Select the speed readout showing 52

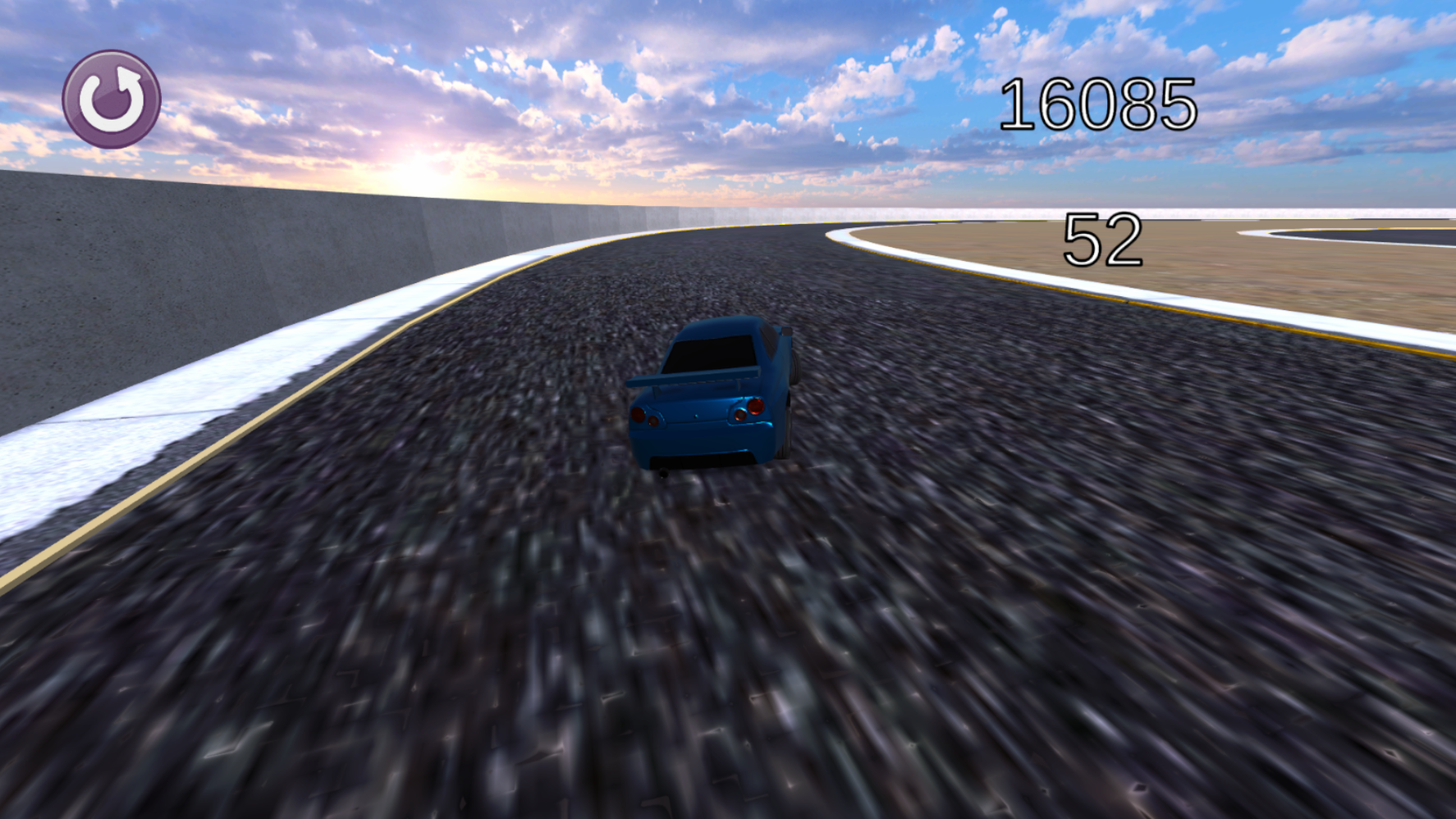pyautogui.click(x=1105, y=240)
